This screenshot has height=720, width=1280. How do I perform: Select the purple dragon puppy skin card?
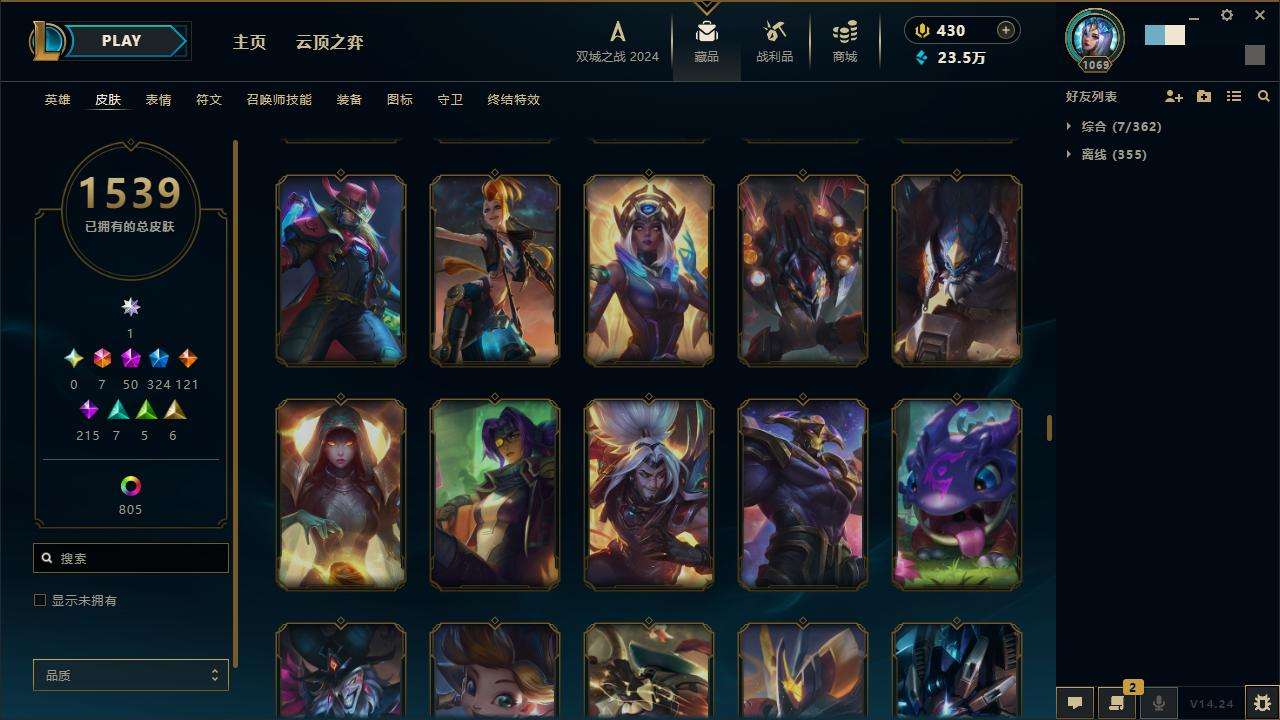956,494
